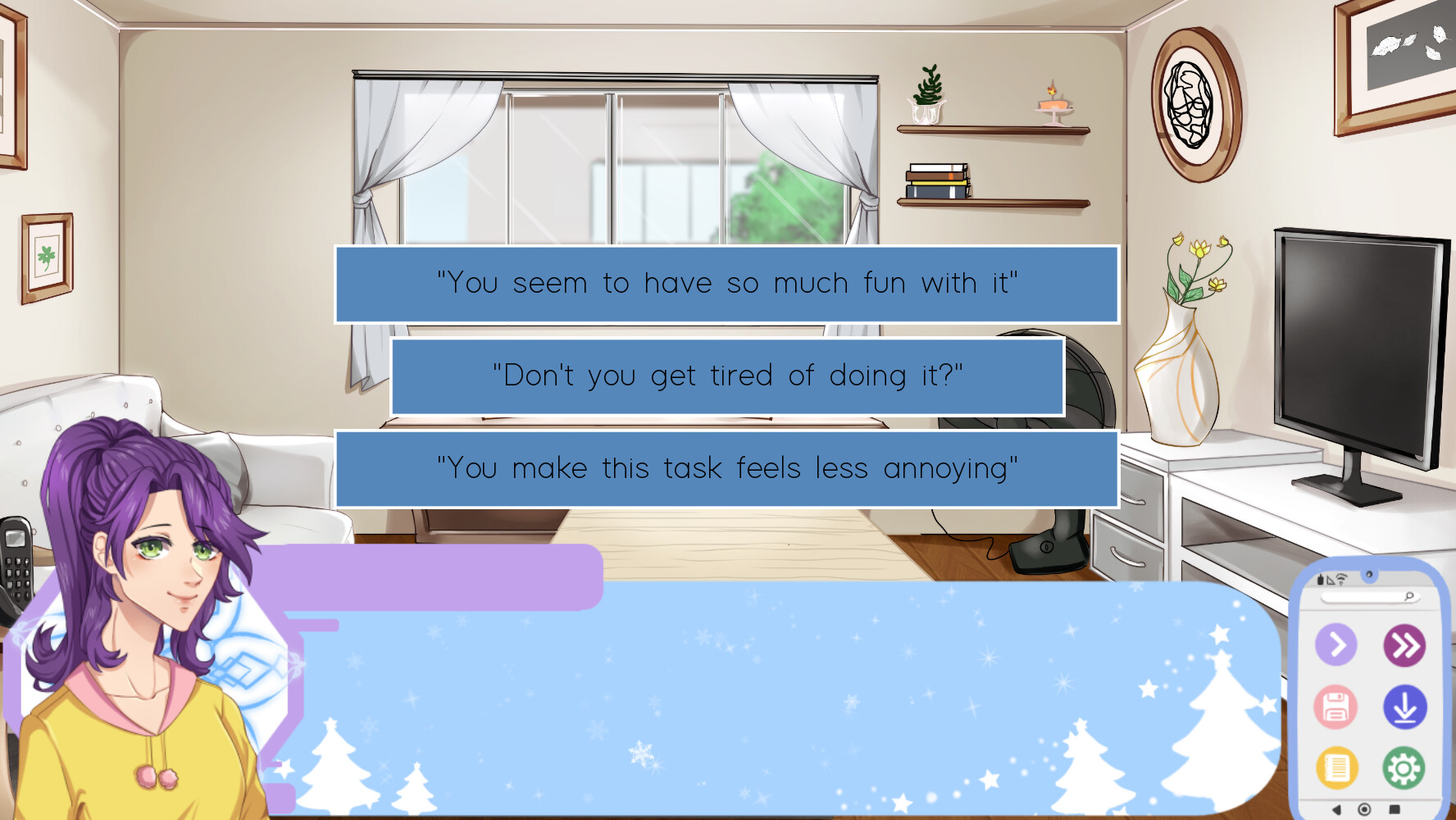
Task: Enable skip mode via the double-arrow icon
Action: 1405,645
